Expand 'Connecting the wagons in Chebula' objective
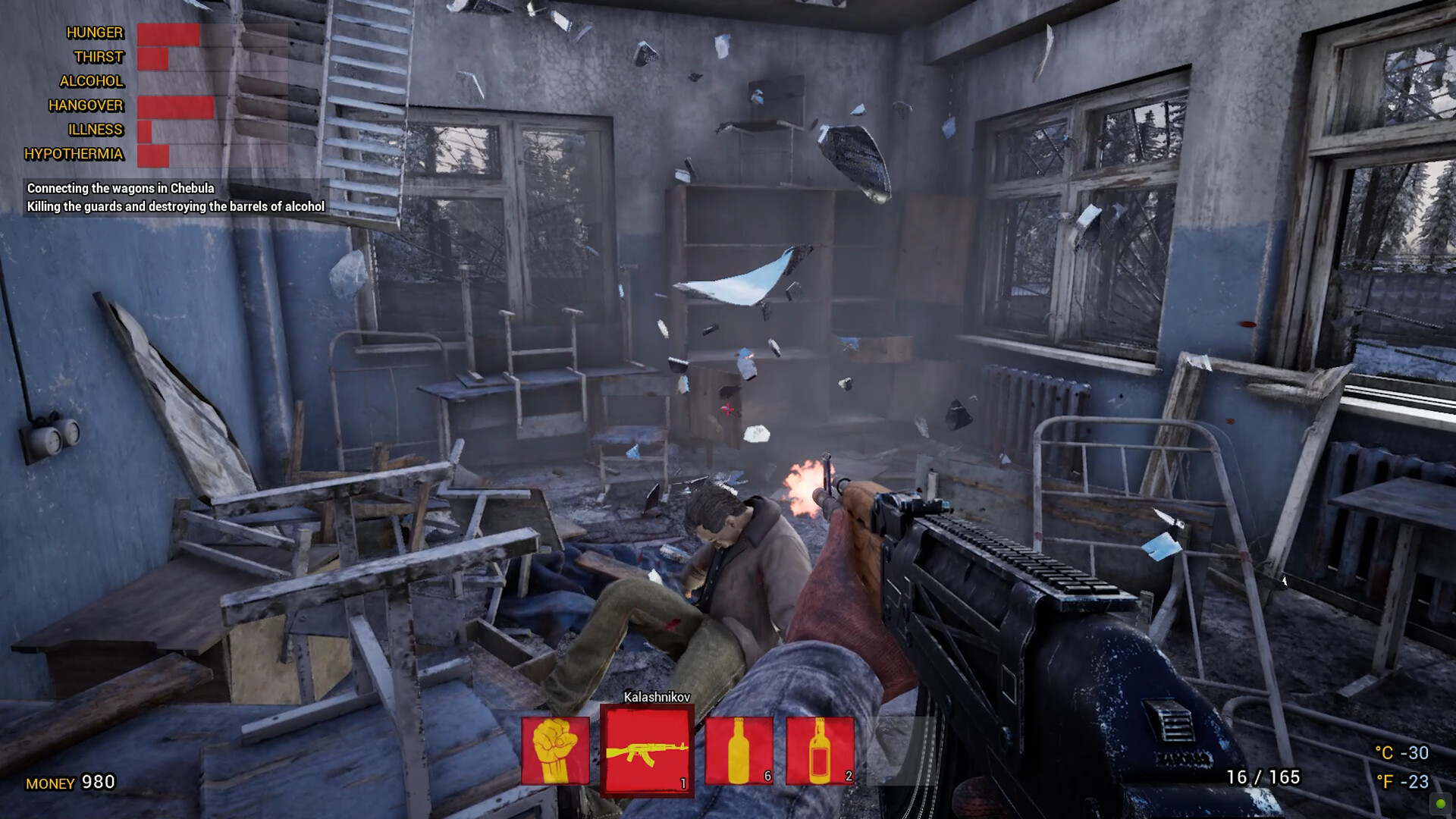1456x819 pixels. (120, 189)
